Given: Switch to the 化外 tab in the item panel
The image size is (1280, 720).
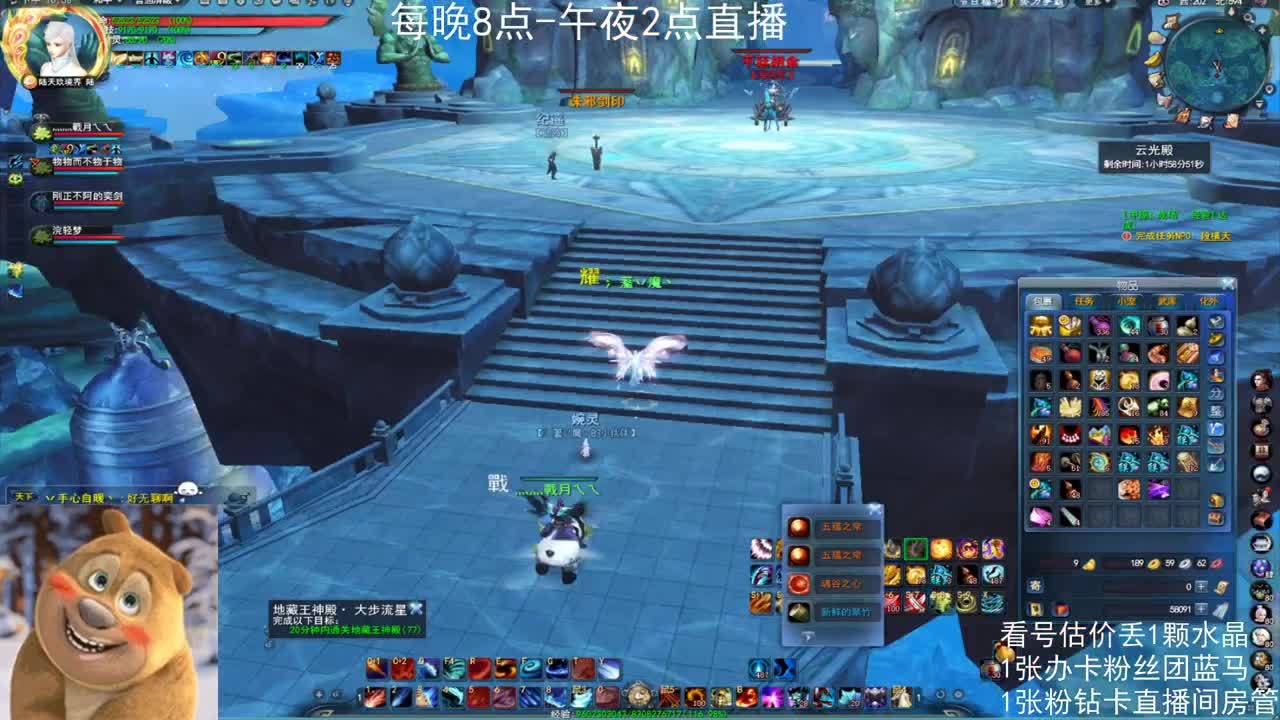Looking at the screenshot, I should 1208,298.
